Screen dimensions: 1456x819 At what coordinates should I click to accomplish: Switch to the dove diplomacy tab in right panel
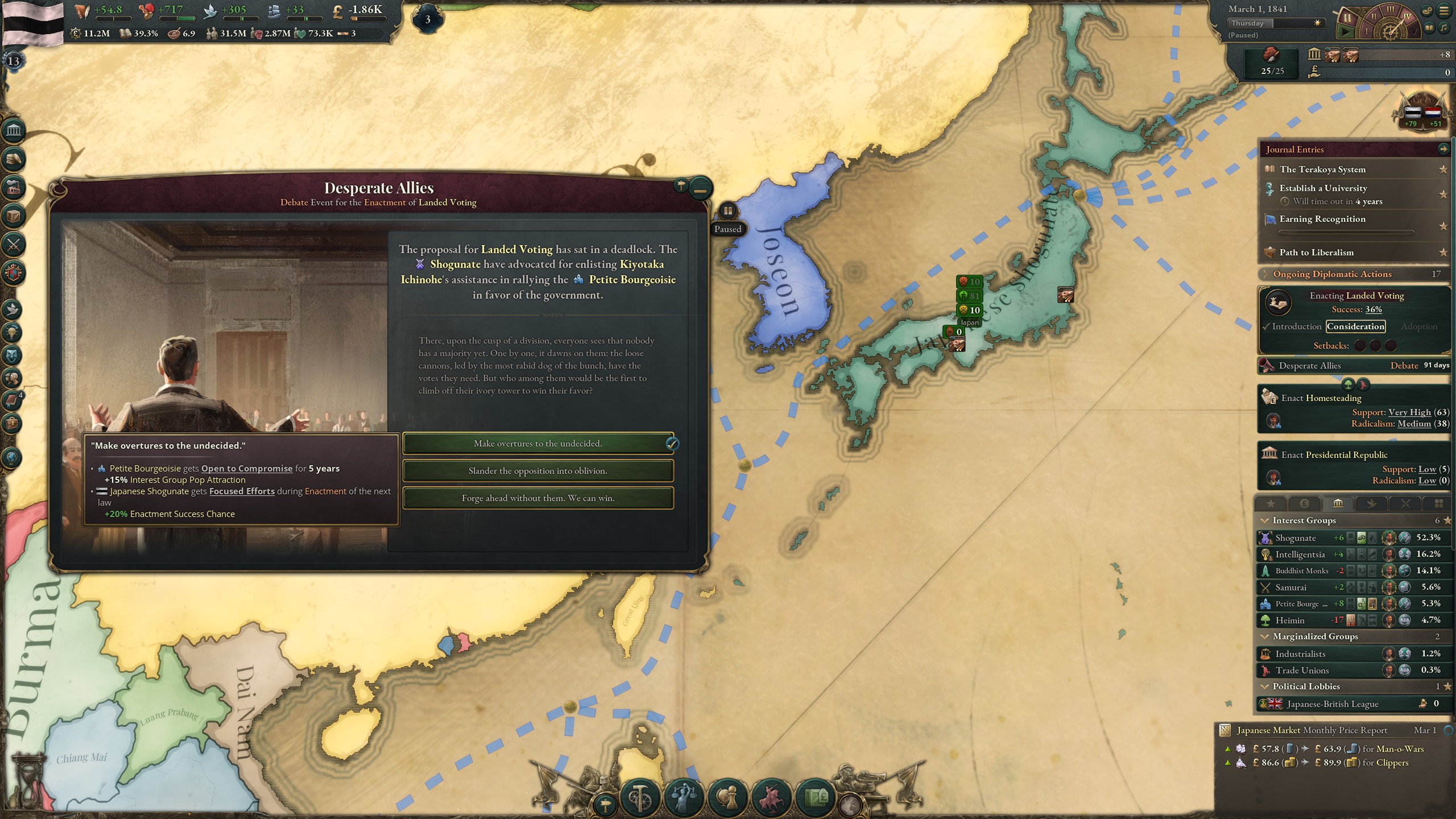[1372, 503]
